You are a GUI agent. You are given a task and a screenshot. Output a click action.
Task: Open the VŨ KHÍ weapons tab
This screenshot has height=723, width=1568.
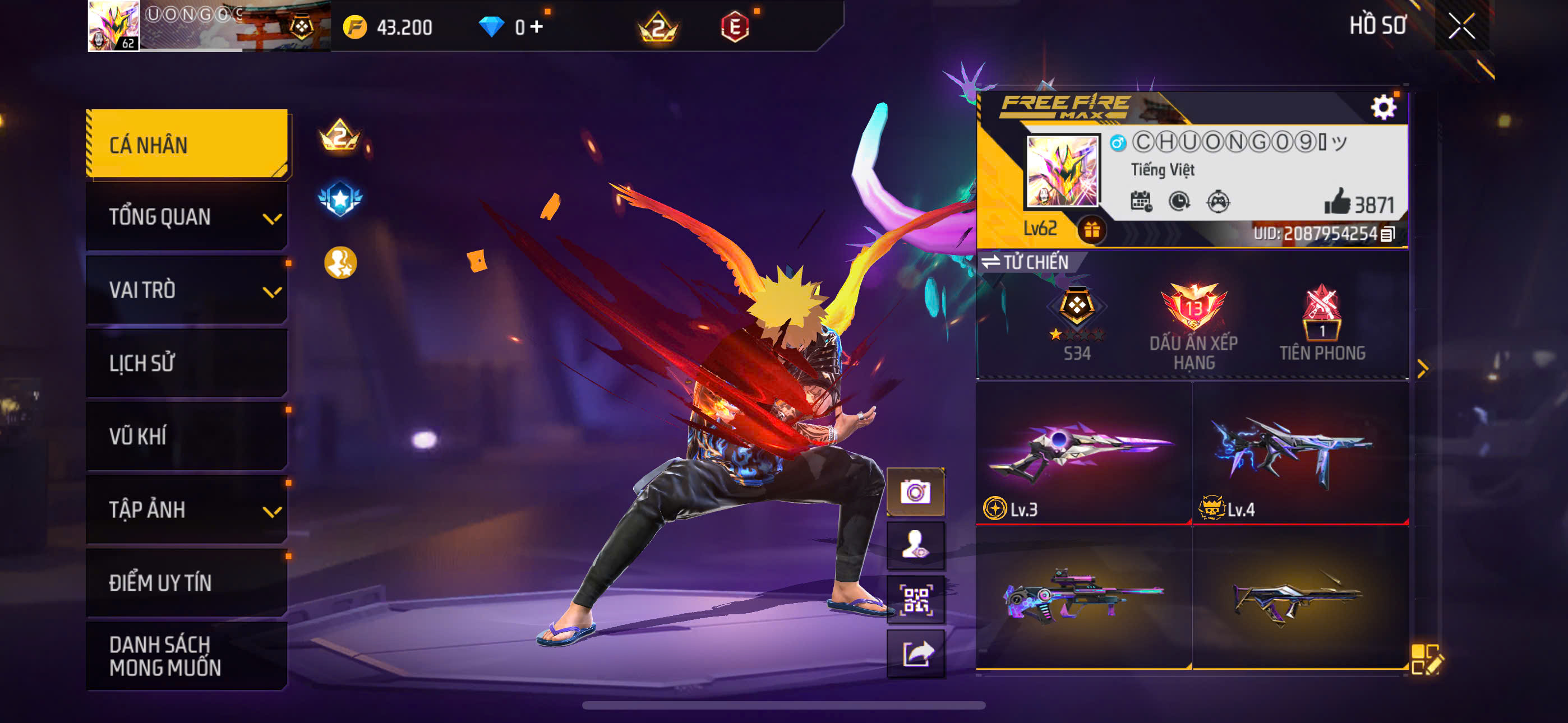tap(187, 437)
